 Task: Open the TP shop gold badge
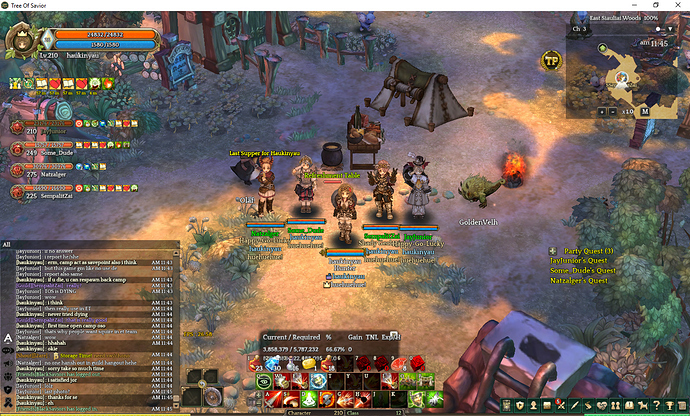click(x=551, y=60)
